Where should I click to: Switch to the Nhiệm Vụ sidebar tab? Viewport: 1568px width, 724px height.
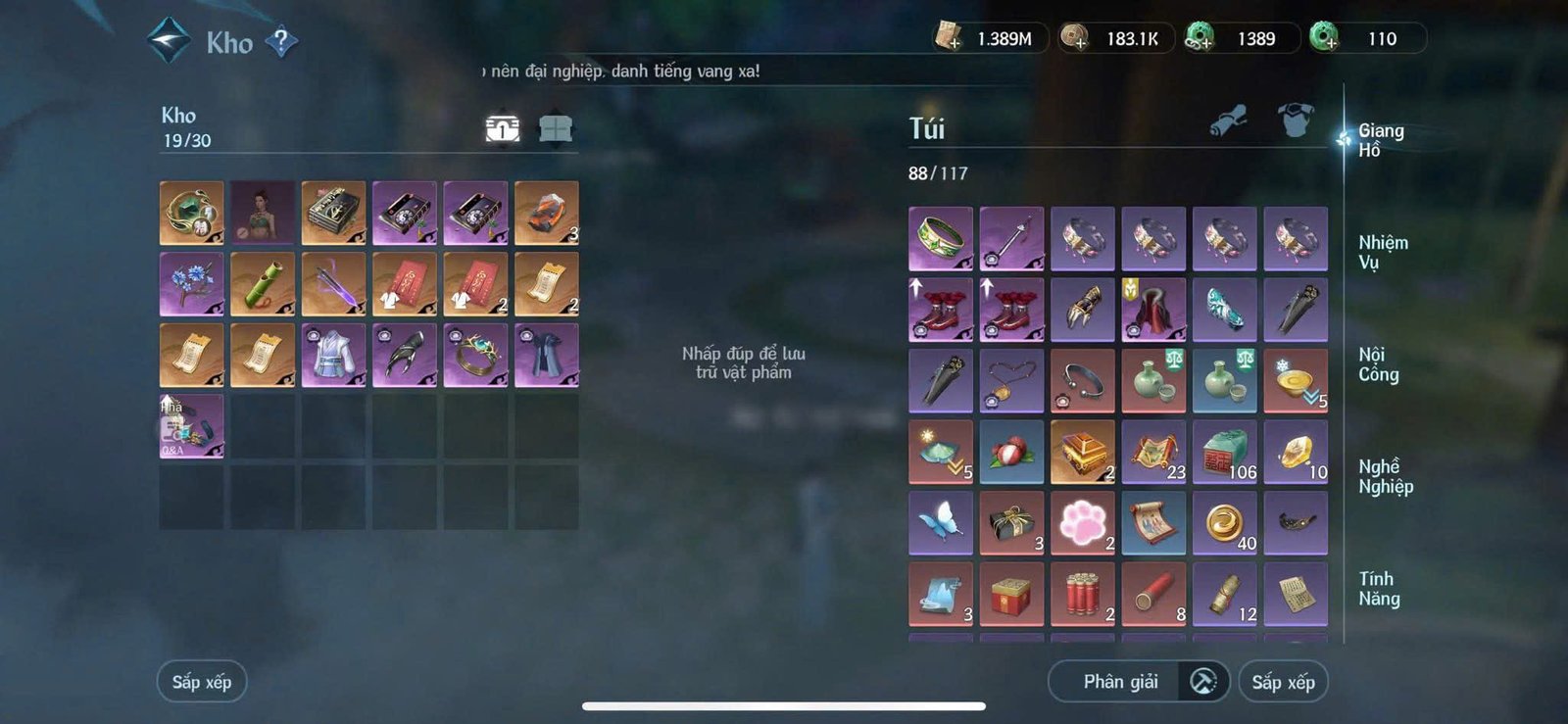tap(1384, 250)
